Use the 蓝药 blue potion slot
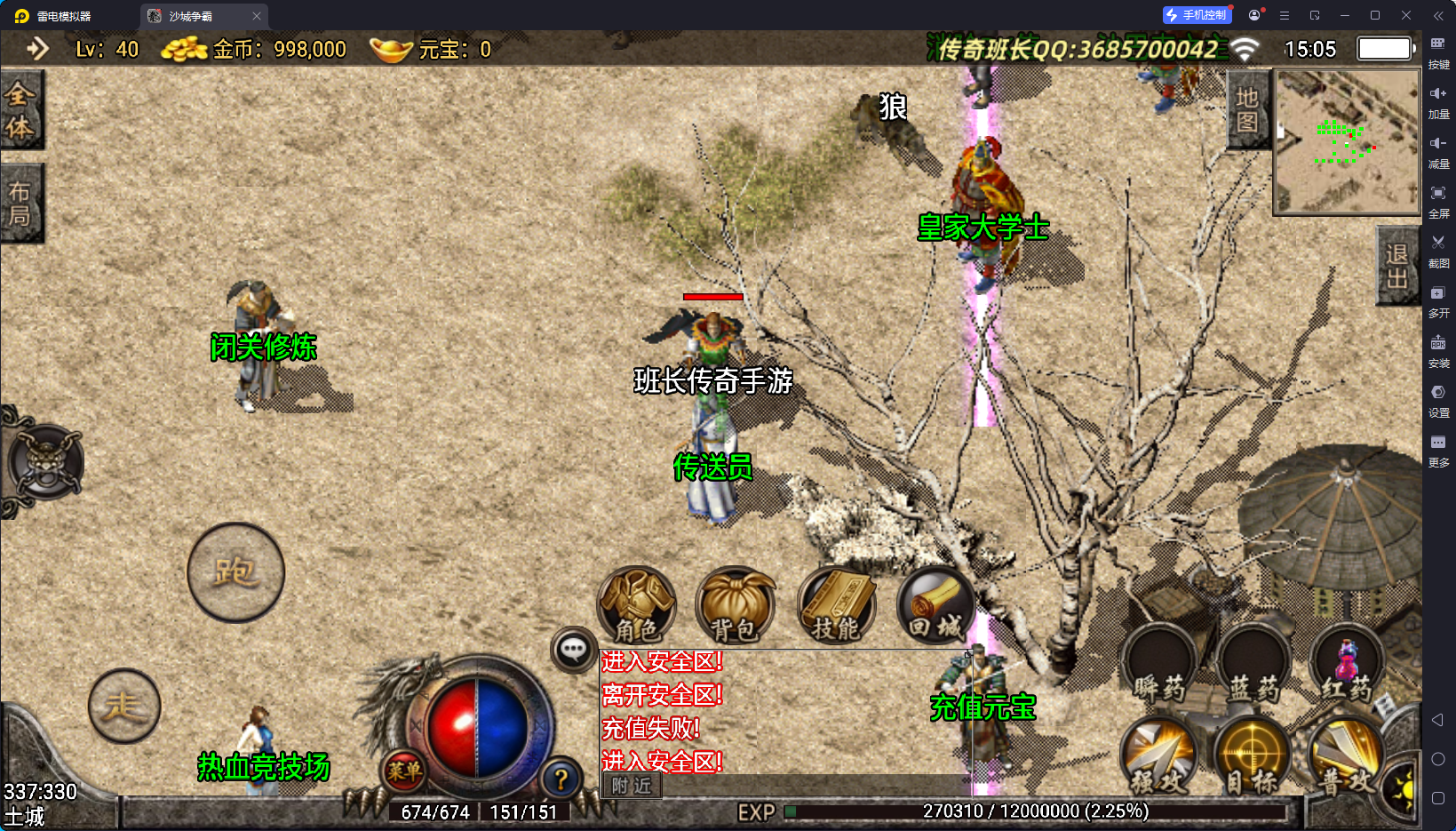The image size is (1456, 831). pyautogui.click(x=1253, y=667)
